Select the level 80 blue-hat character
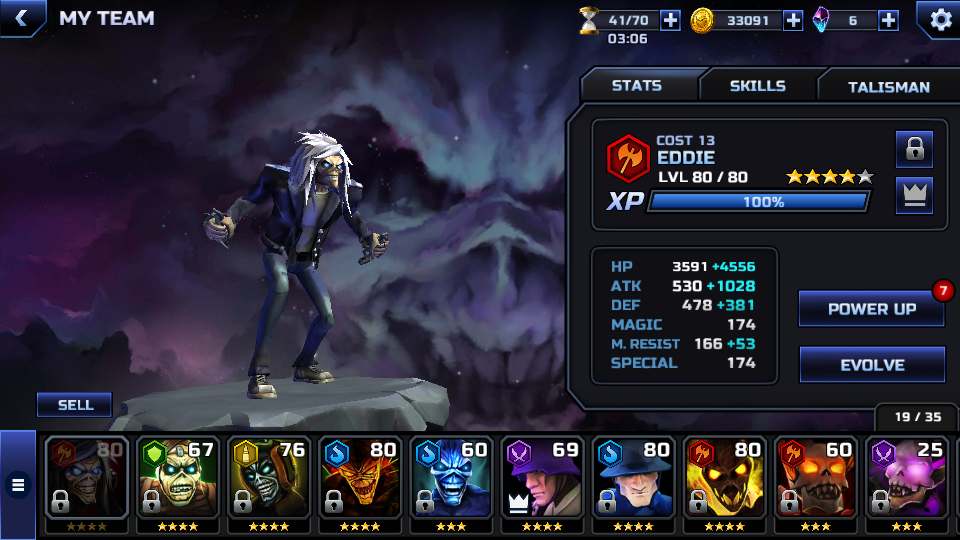Viewport: 960px width, 540px height. (632, 478)
